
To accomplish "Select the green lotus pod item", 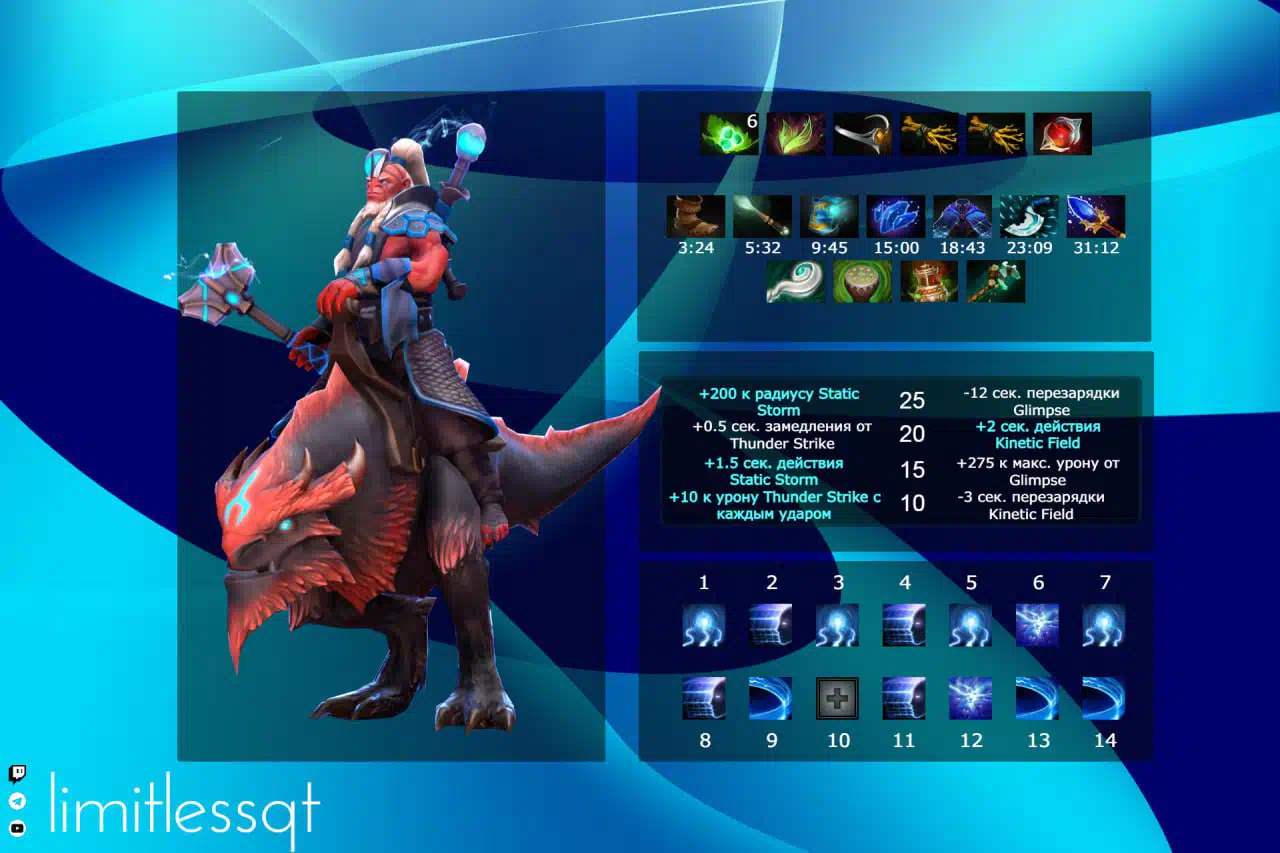I will click(x=863, y=282).
